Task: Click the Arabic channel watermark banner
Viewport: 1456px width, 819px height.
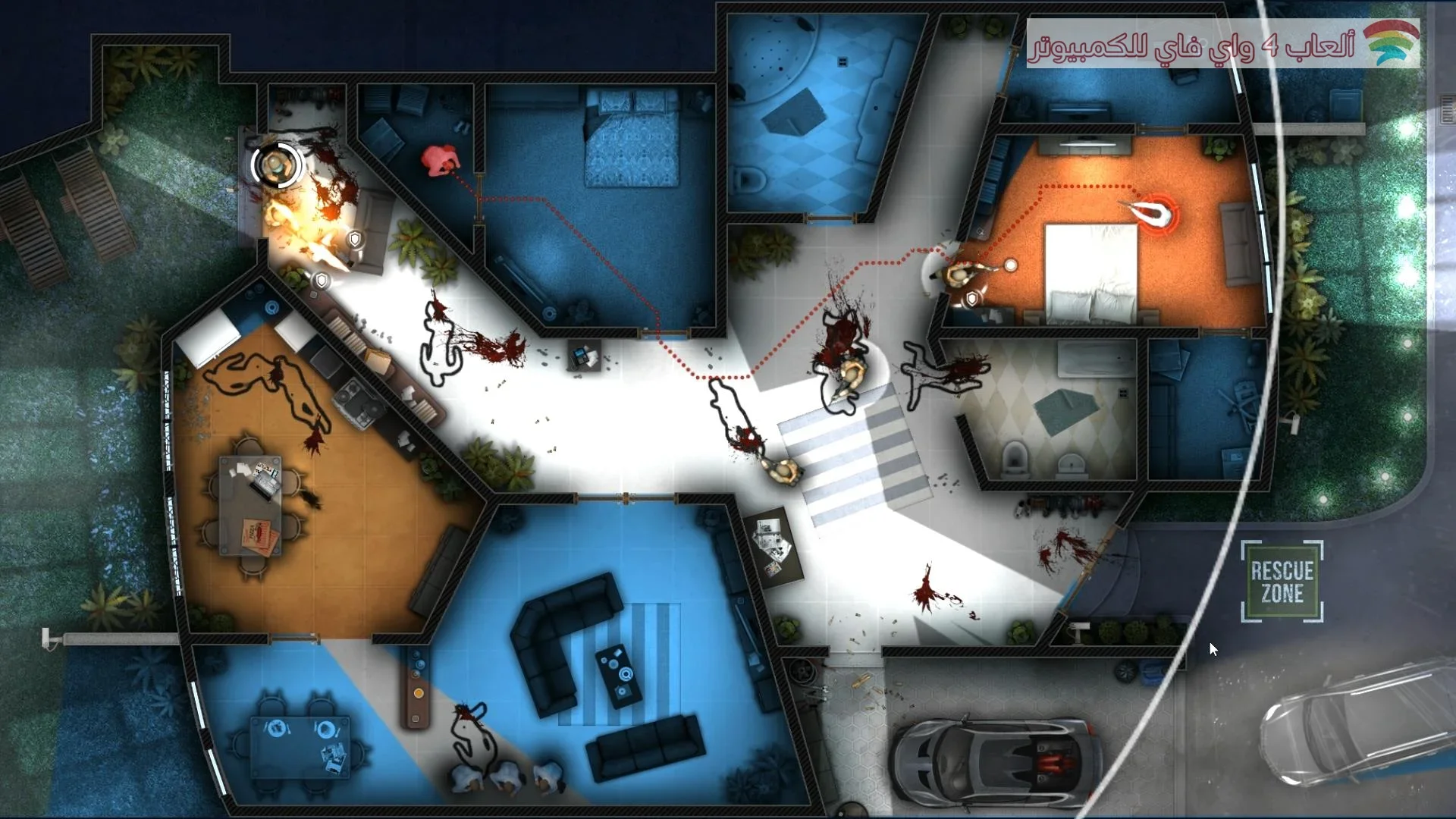Action: [1222, 44]
